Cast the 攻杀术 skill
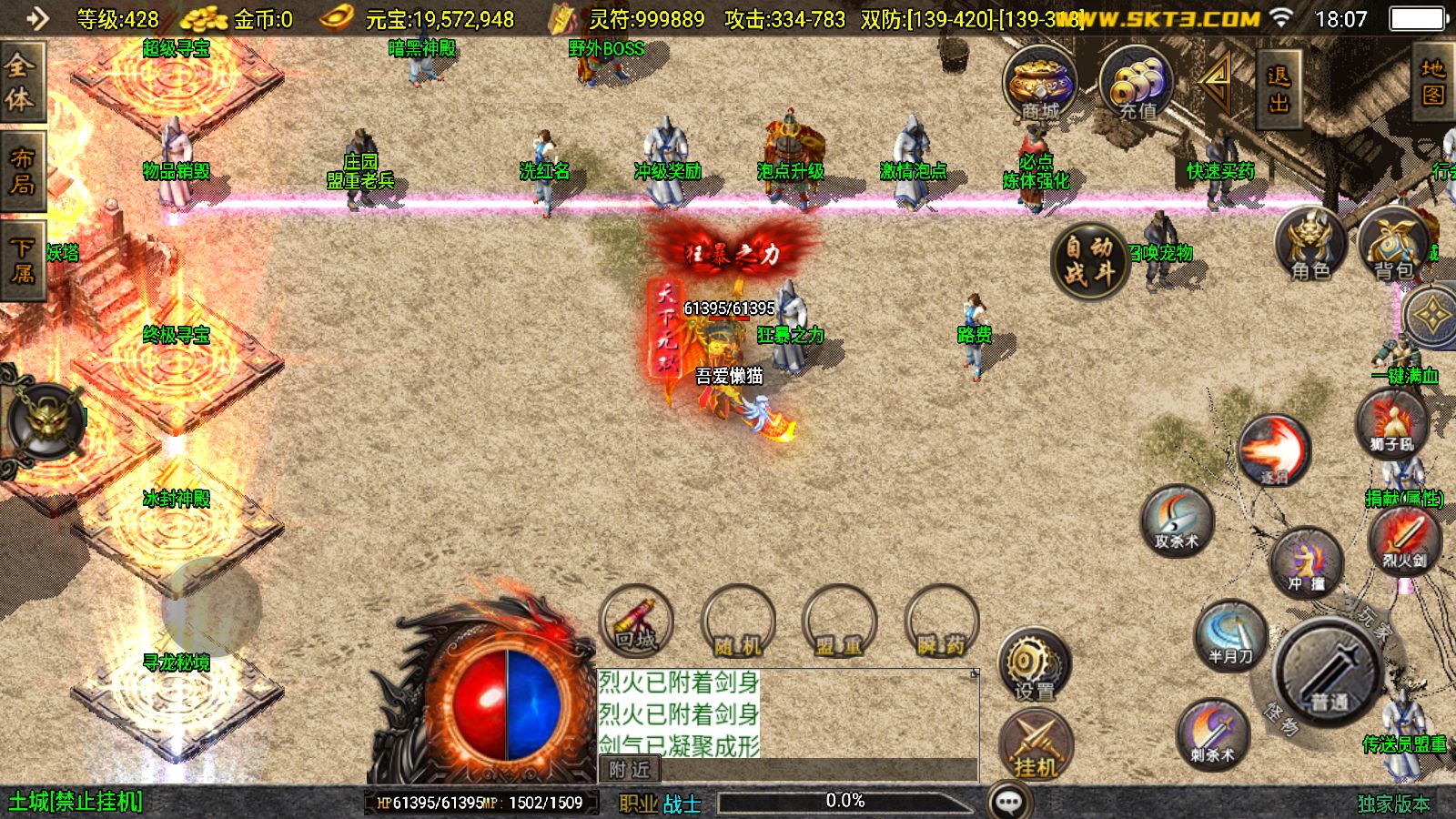 click(1177, 521)
